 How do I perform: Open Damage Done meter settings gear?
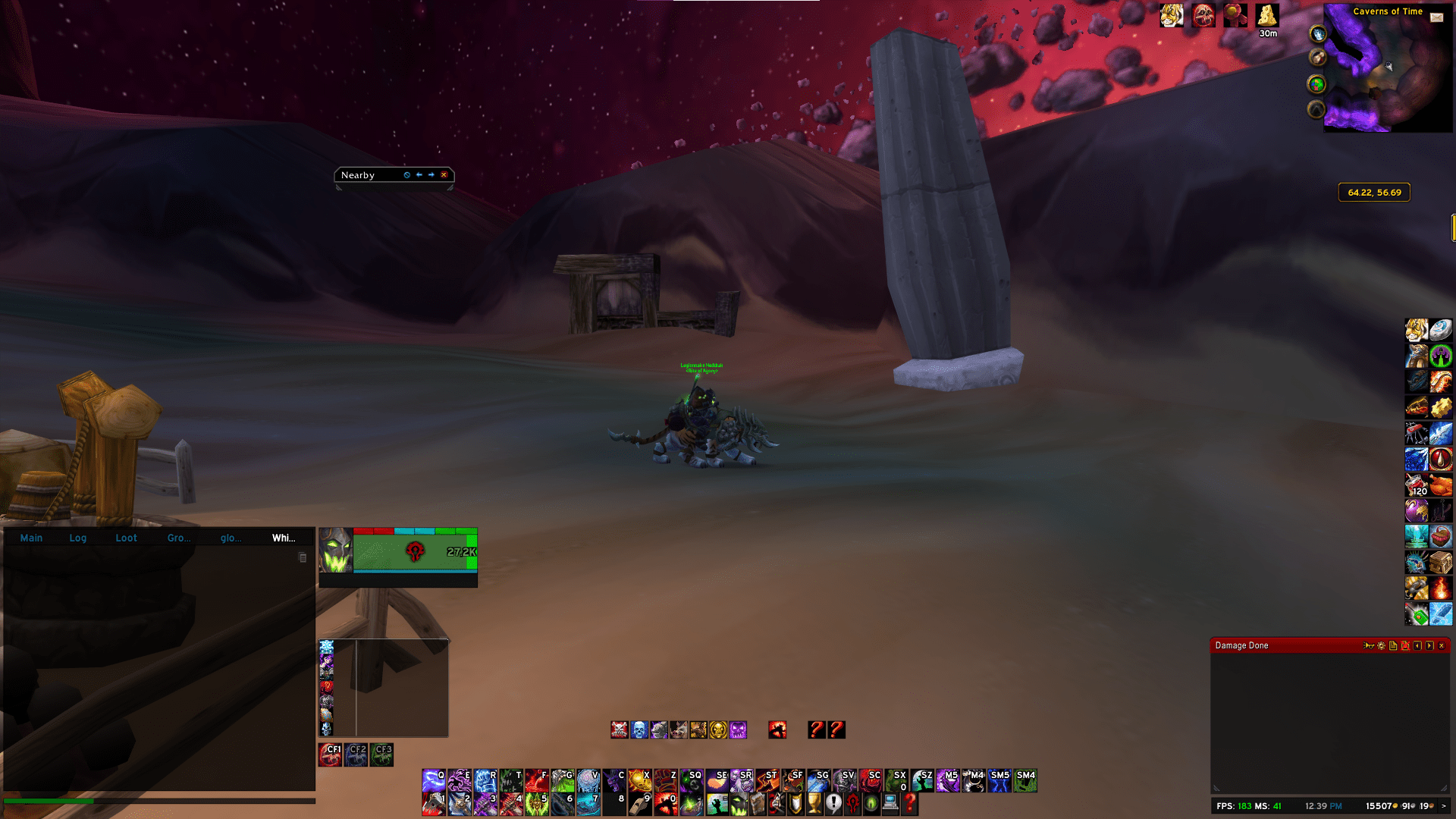tap(1381, 646)
